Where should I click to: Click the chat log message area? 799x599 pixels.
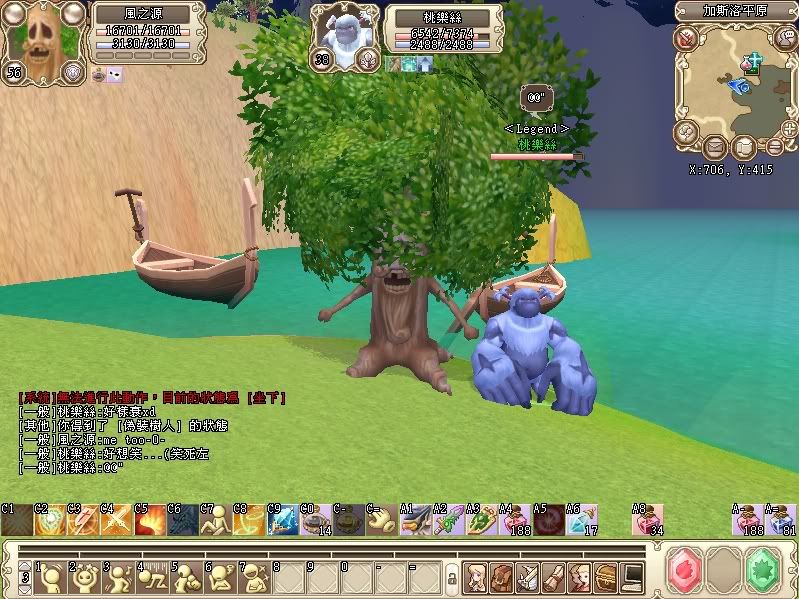tap(150, 432)
